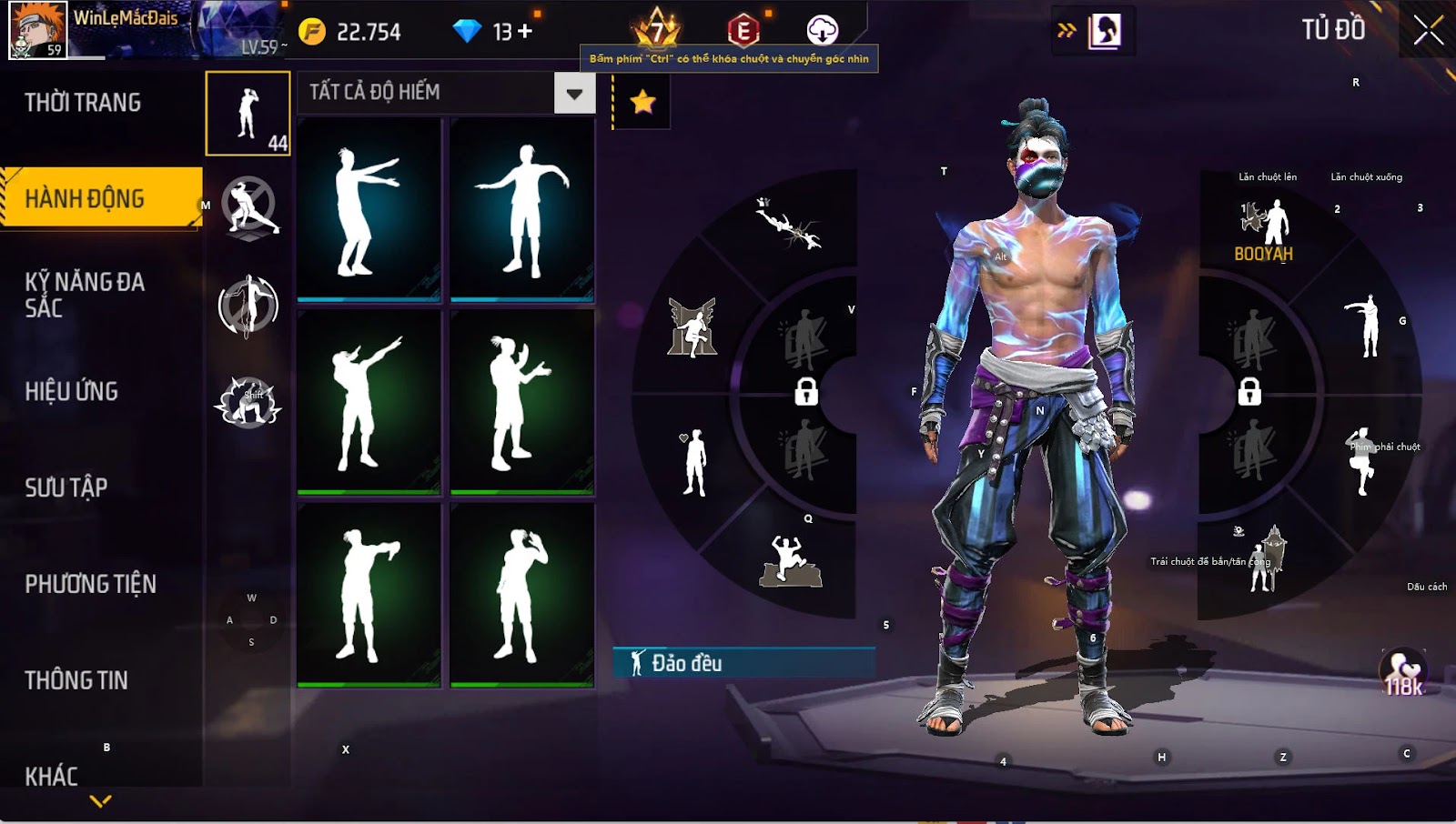Screen dimensions: 1456x824
Task: Open the Sưu Tập category
Action: [66, 487]
